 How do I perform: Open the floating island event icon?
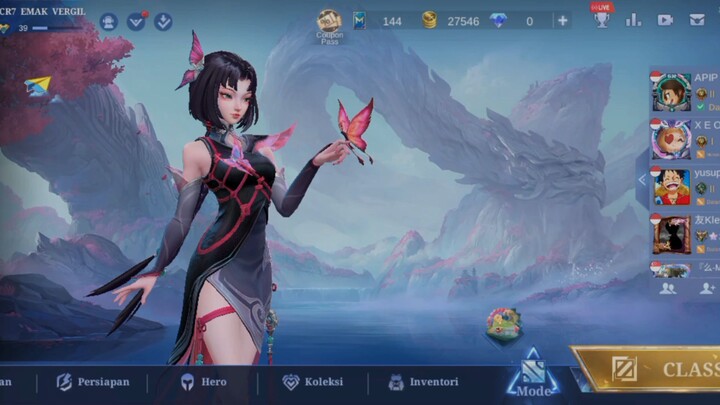(503, 322)
